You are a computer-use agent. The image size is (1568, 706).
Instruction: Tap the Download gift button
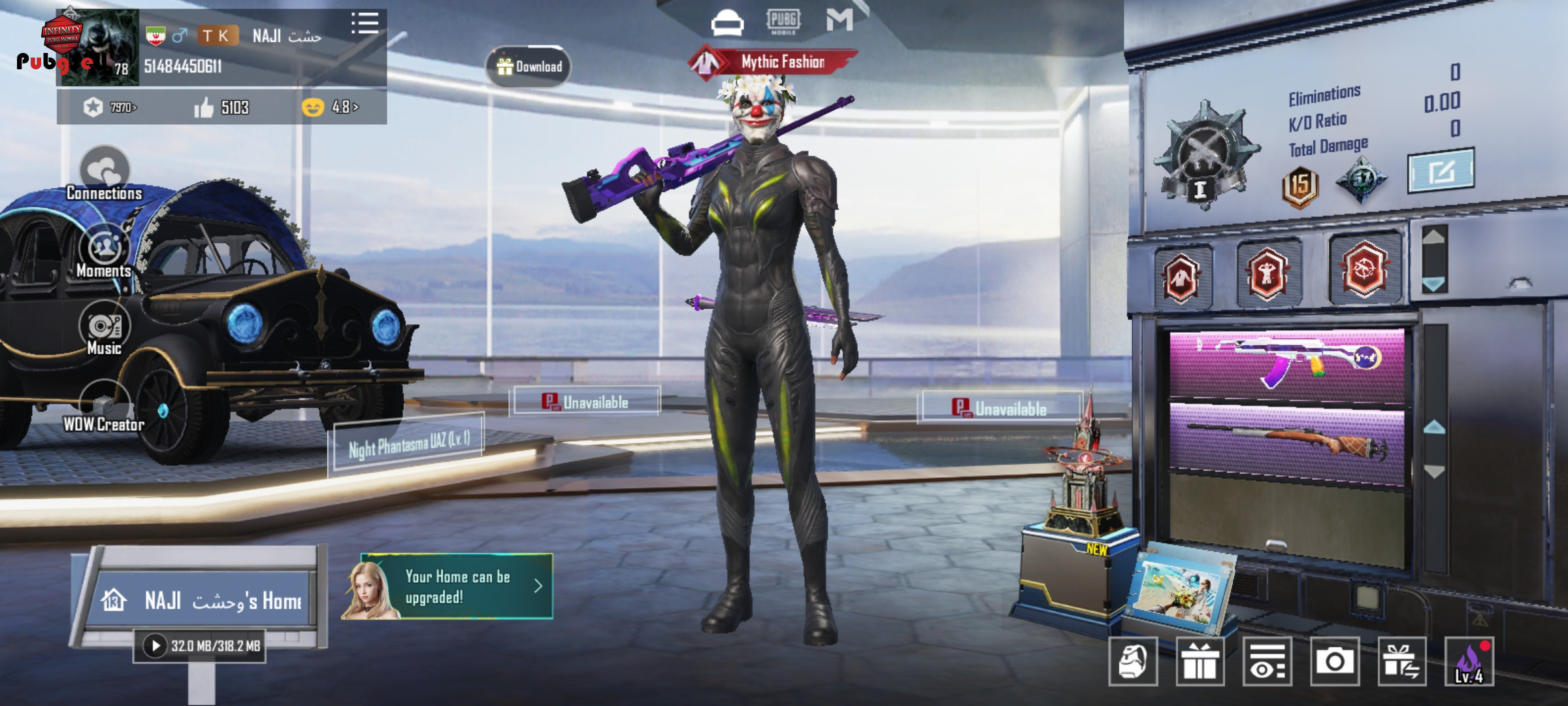pyautogui.click(x=529, y=67)
